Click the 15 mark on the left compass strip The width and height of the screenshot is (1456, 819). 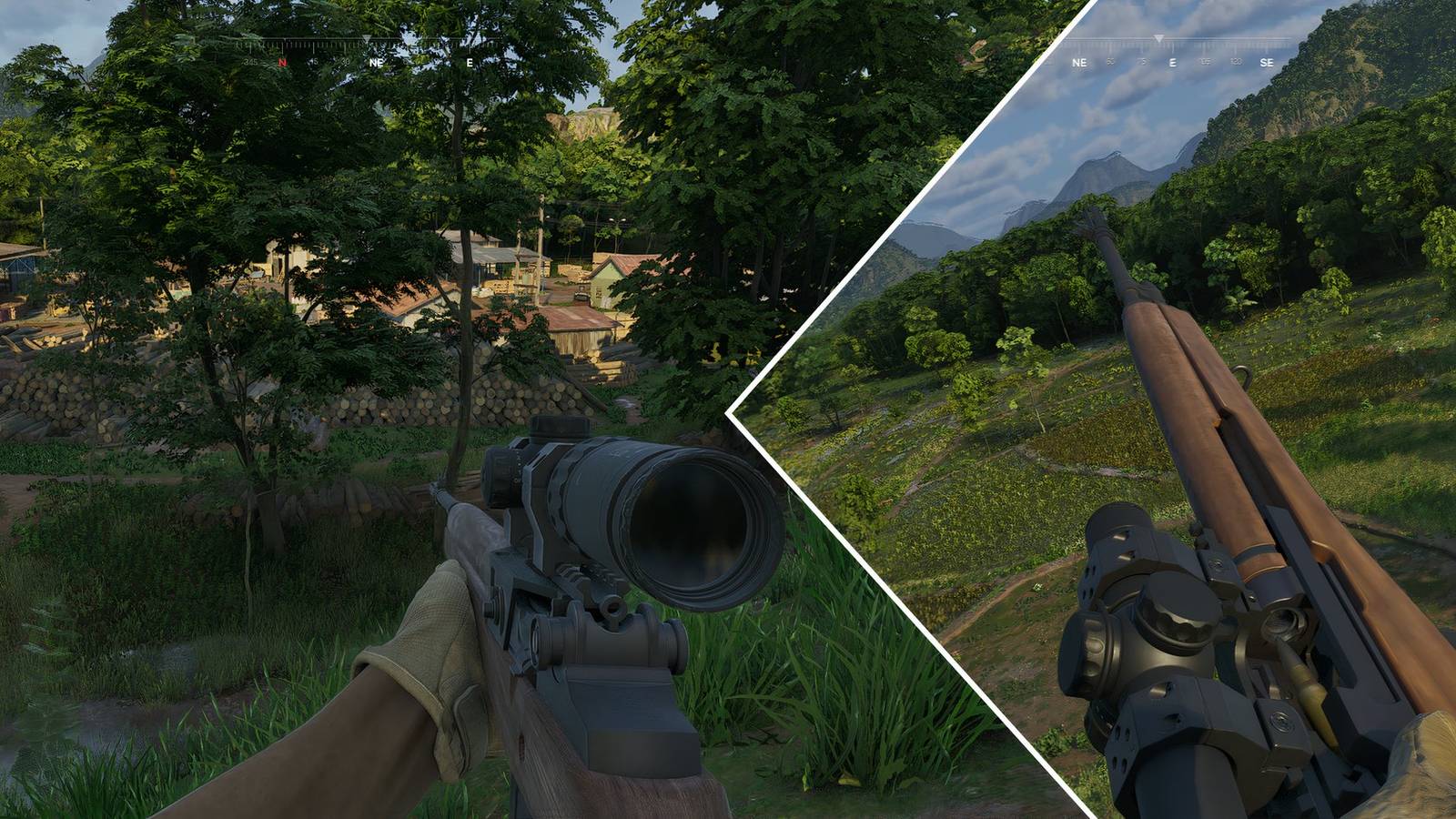pos(314,61)
